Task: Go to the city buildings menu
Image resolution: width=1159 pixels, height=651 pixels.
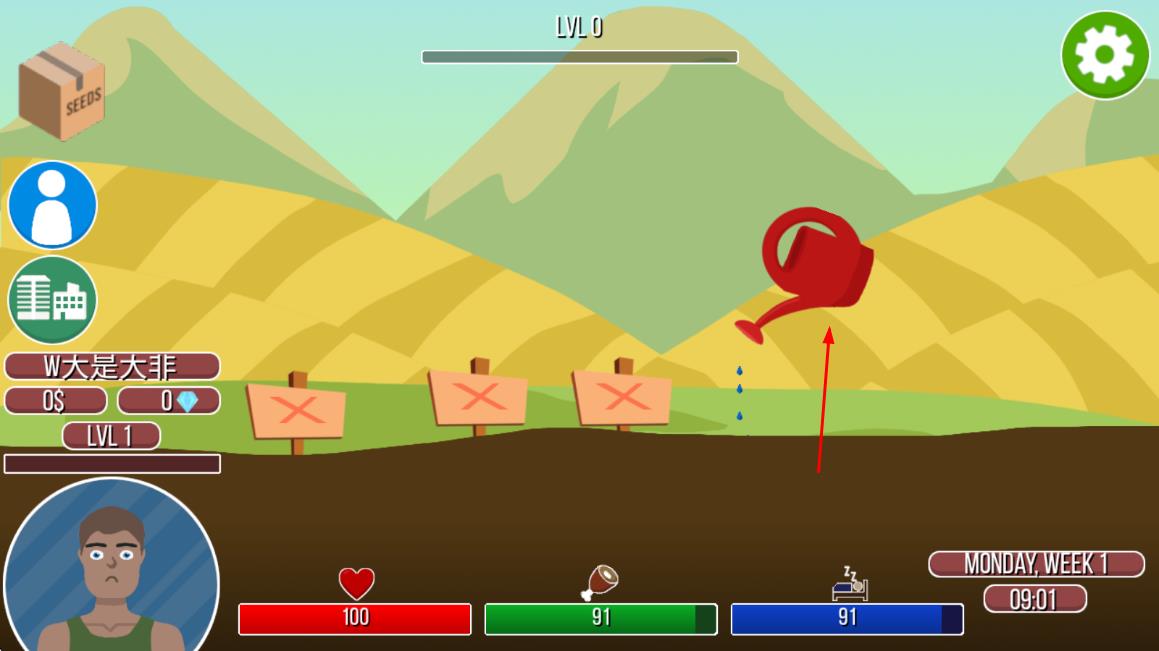Action: pyautogui.click(x=52, y=299)
